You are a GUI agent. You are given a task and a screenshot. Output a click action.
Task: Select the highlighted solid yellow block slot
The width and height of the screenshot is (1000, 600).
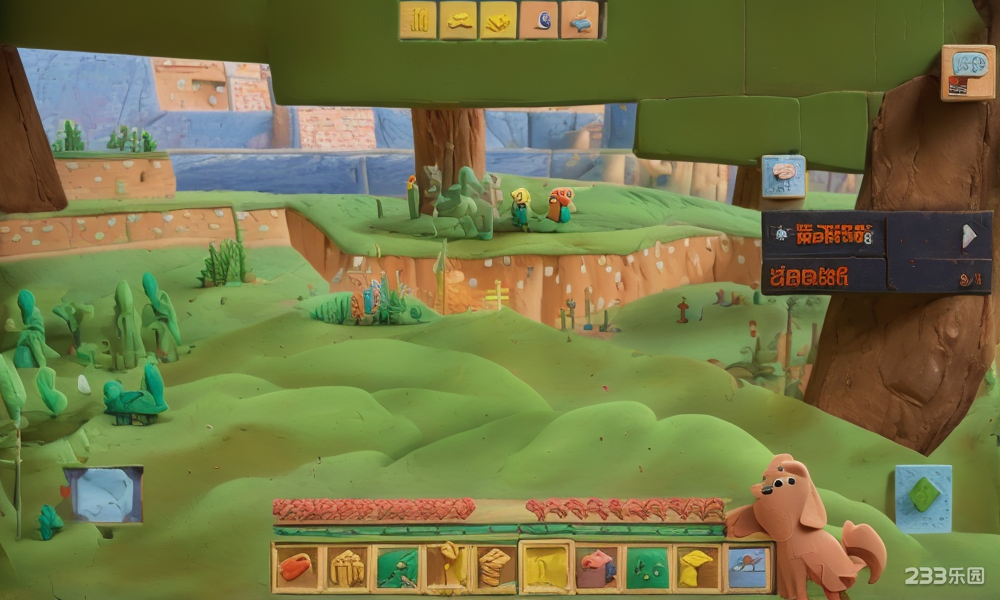pos(546,568)
